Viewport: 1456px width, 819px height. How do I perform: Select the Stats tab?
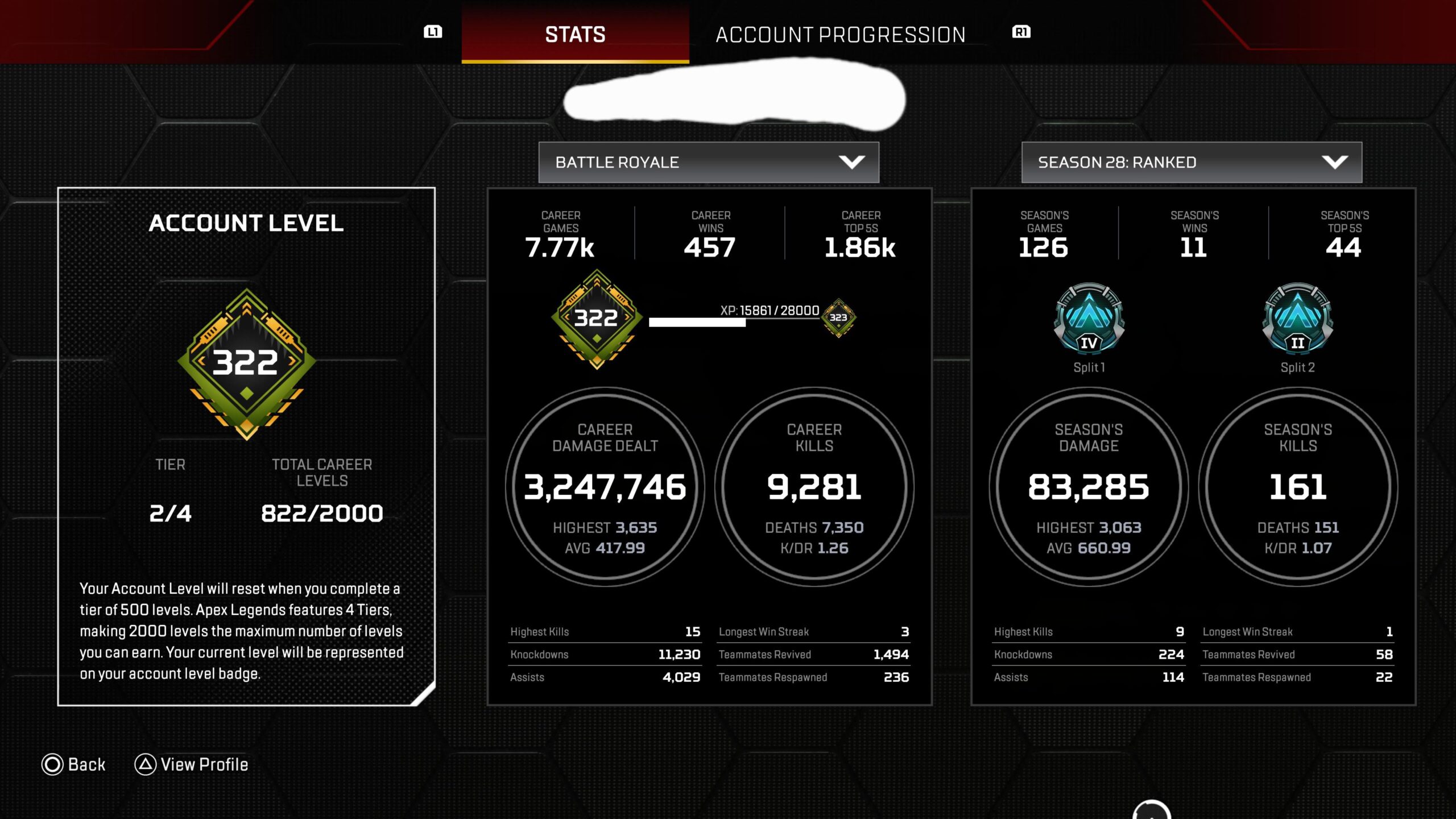click(575, 35)
